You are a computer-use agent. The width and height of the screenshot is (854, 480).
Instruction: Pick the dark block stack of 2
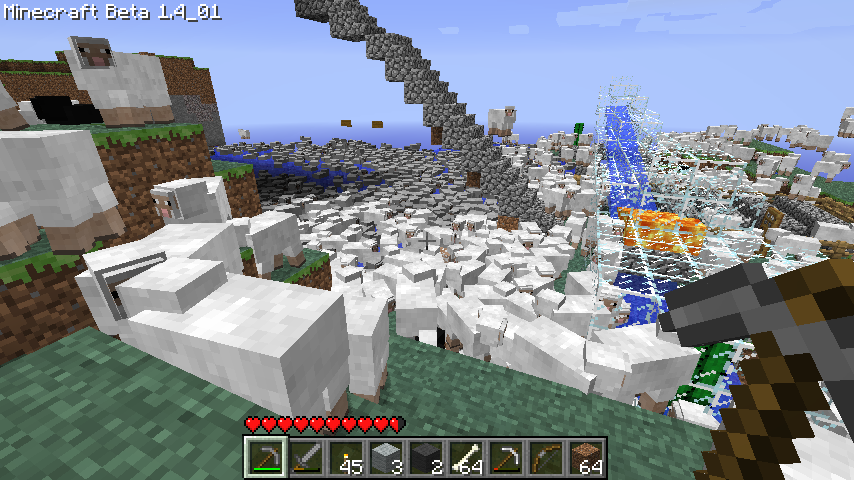(426, 458)
